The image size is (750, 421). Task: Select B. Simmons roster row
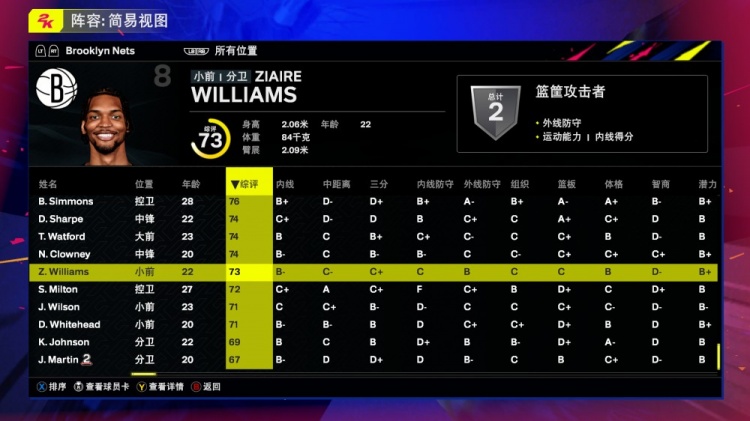(x=66, y=202)
